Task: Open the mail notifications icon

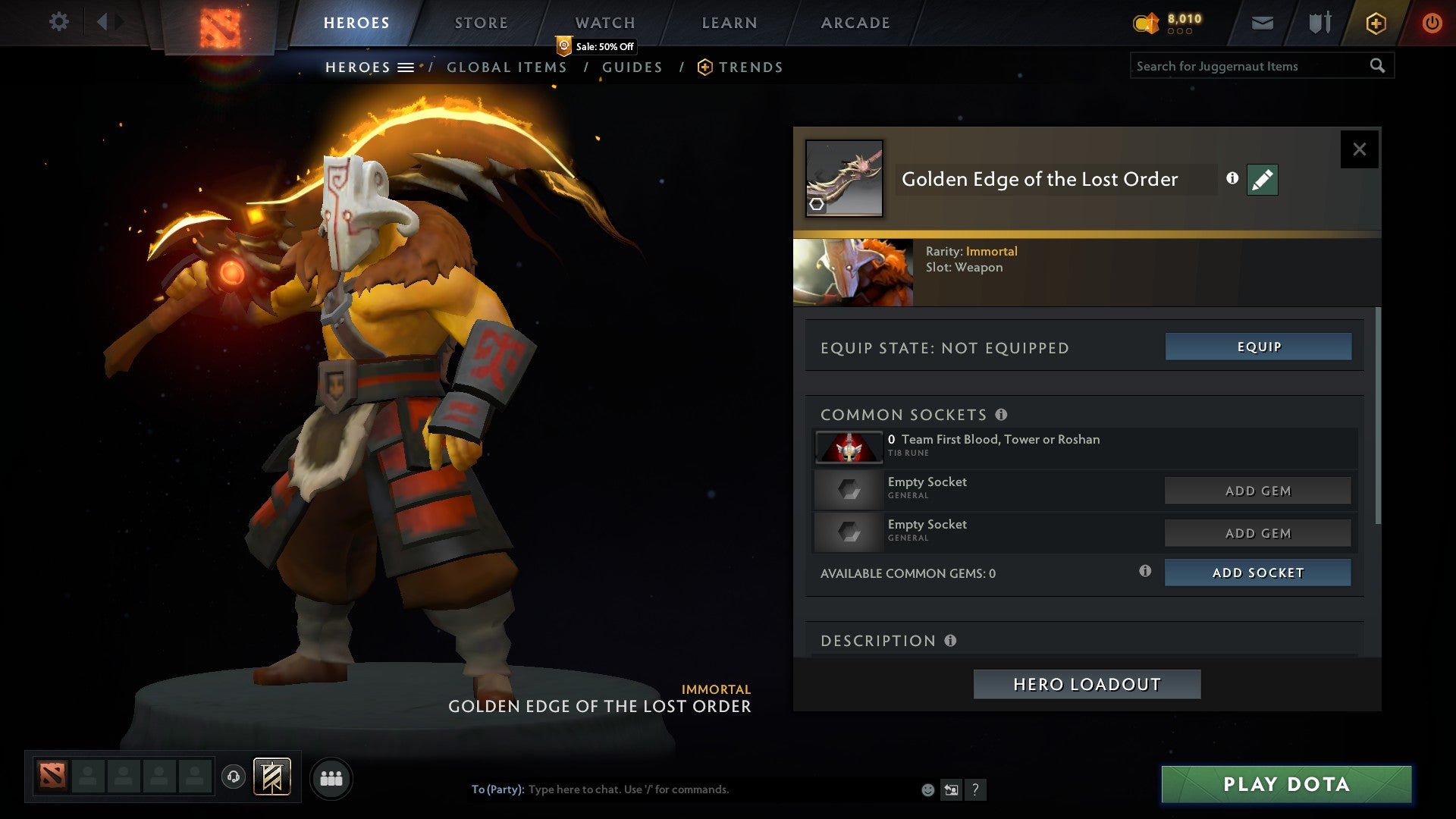Action: (x=1261, y=23)
